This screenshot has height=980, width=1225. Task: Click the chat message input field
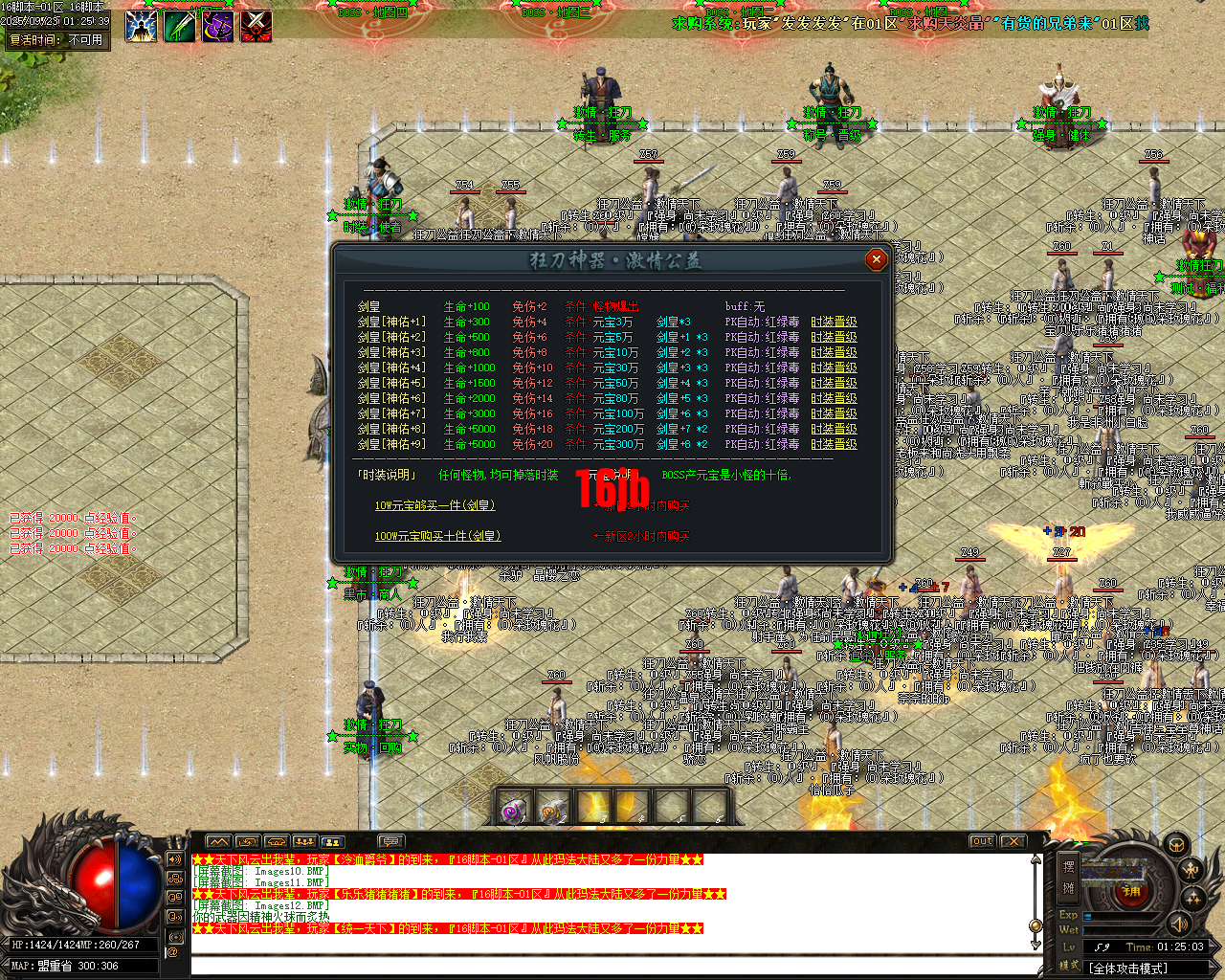[612, 965]
